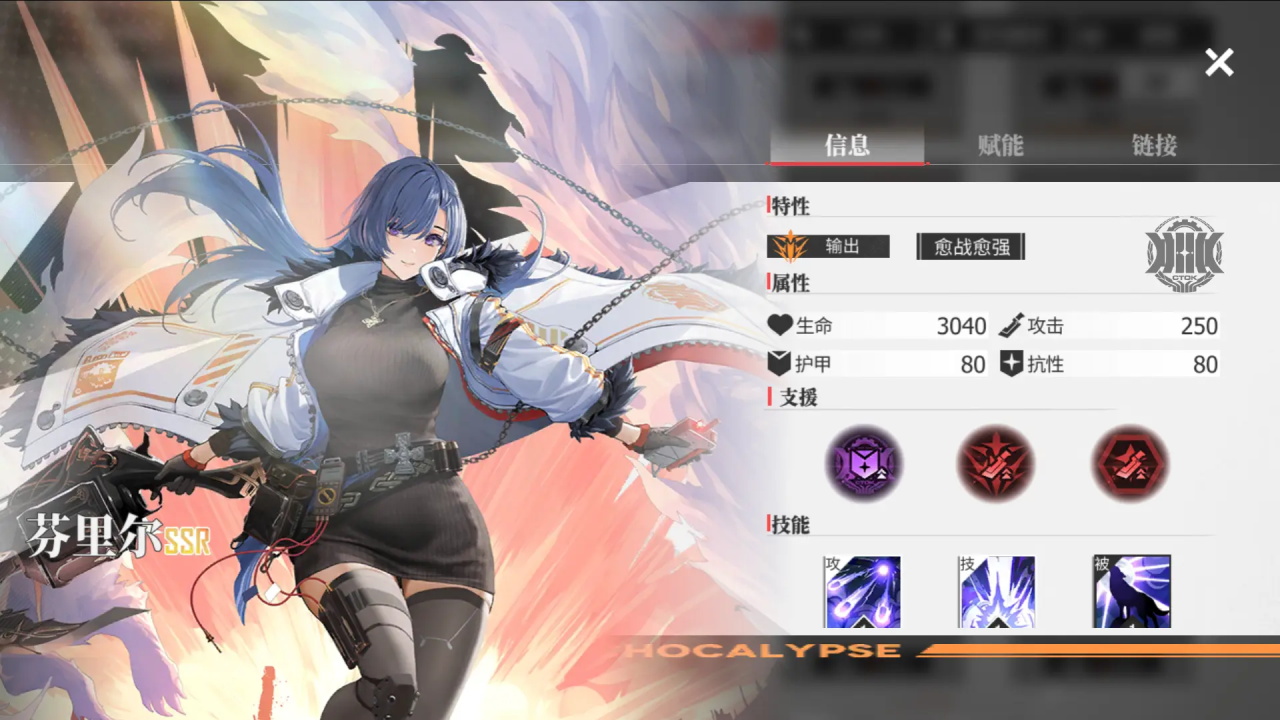Inspect the 技 active skill icon
Viewport: 1280px width, 720px height.
(x=997, y=592)
